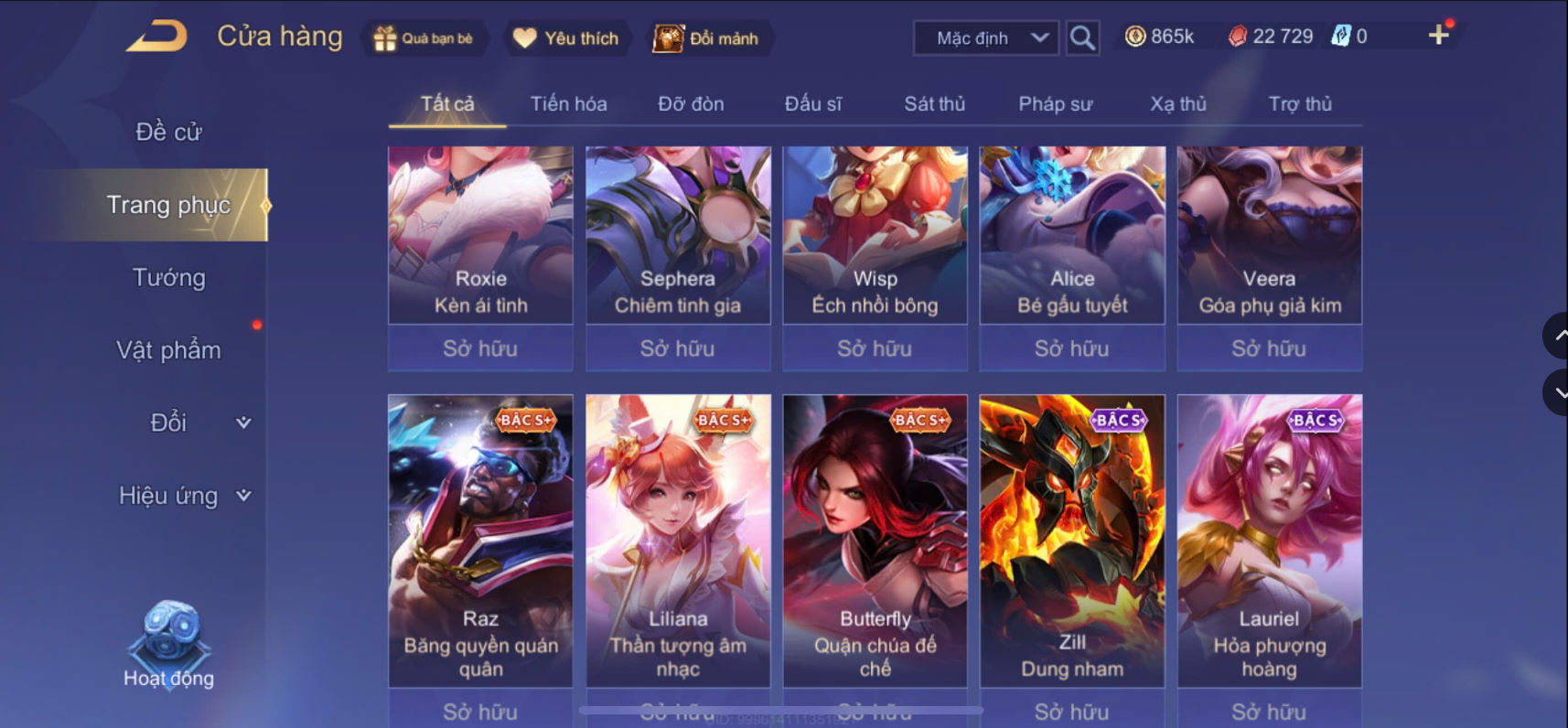Click the search magnifier icon
The width and height of the screenshot is (1568, 728).
point(1082,37)
